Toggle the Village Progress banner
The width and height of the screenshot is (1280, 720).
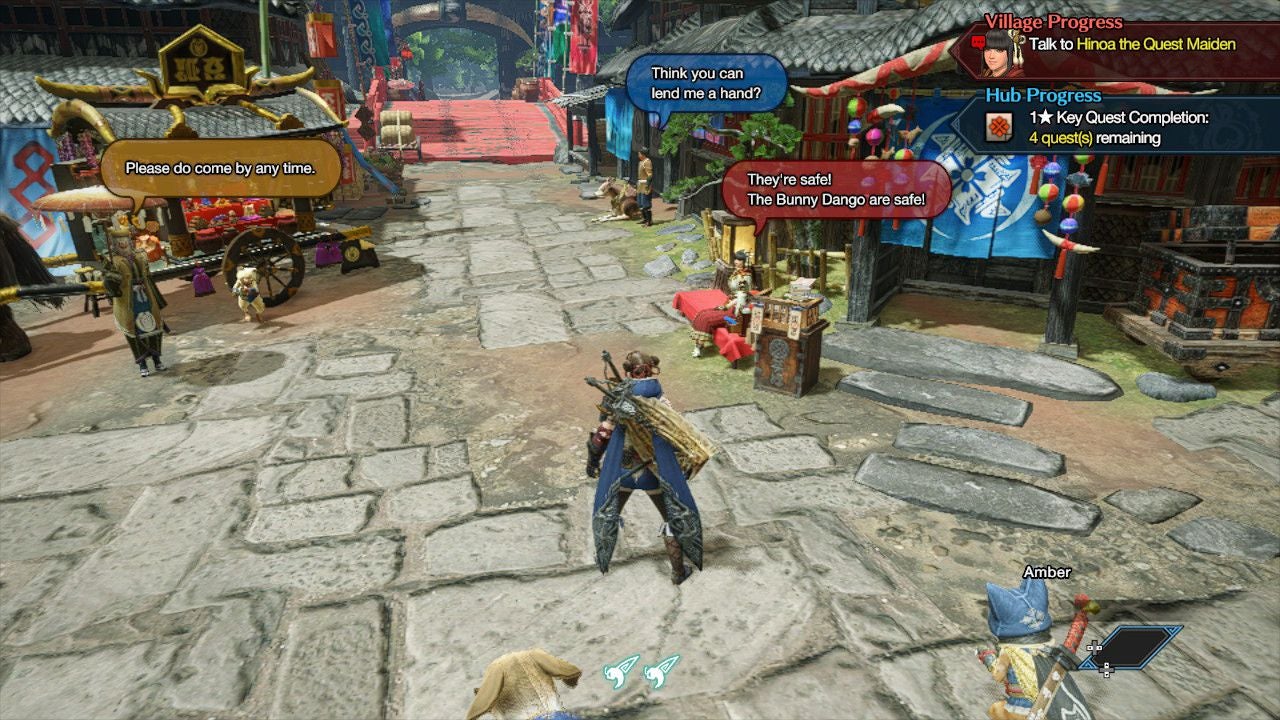click(x=1052, y=22)
